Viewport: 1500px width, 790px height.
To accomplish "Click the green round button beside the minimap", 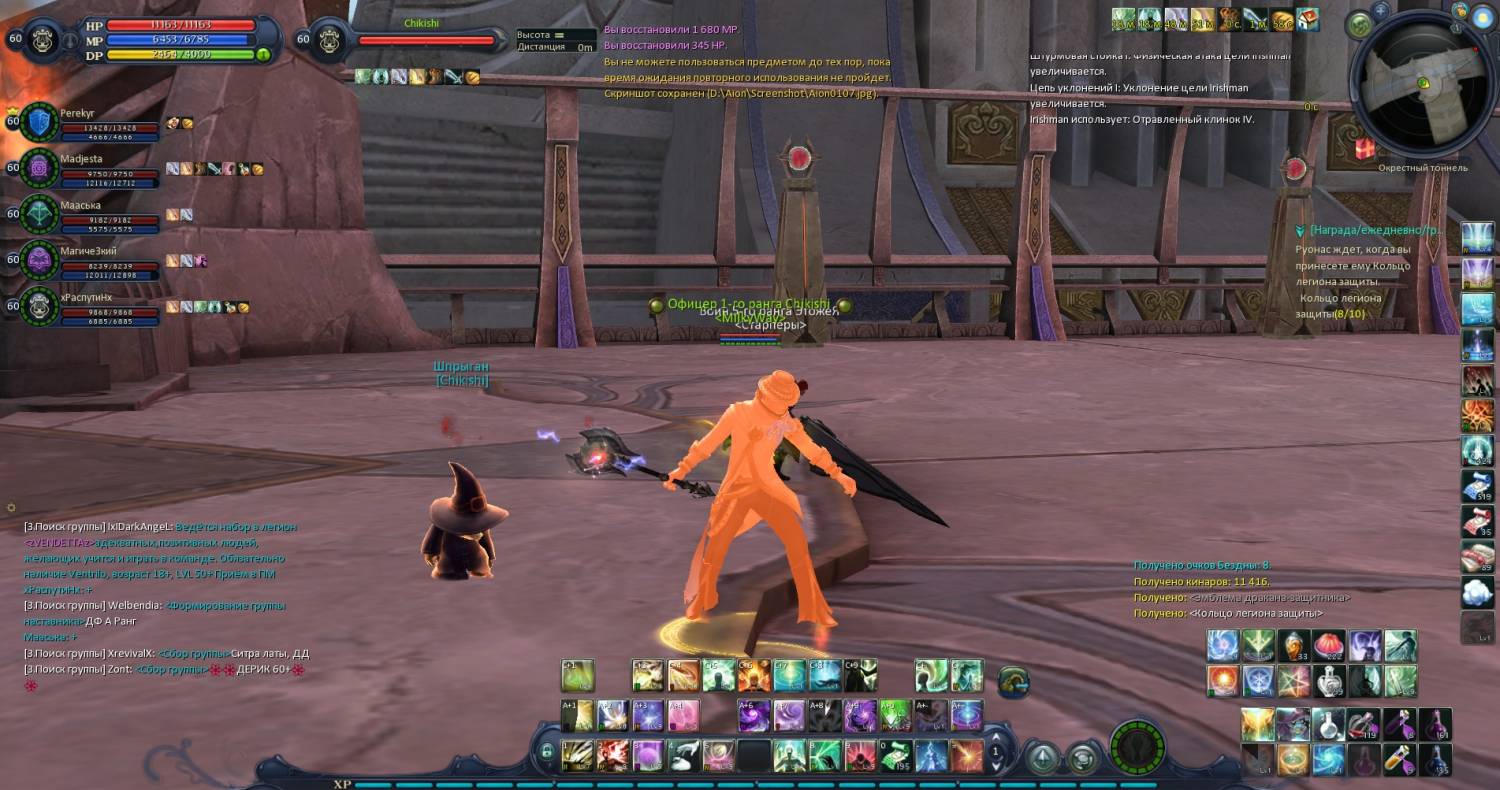I will (1359, 25).
